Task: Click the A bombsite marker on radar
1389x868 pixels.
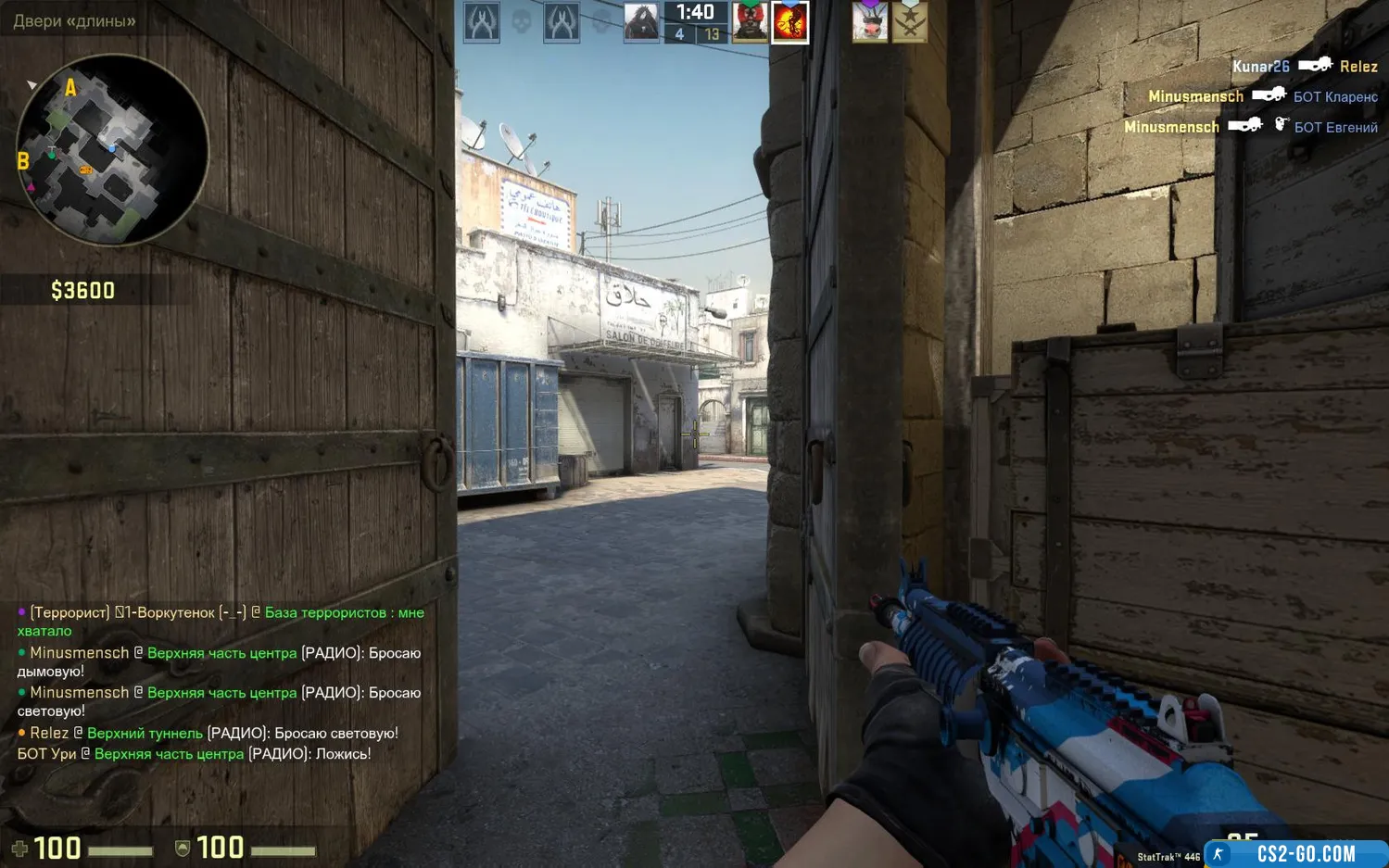Action: (70, 88)
